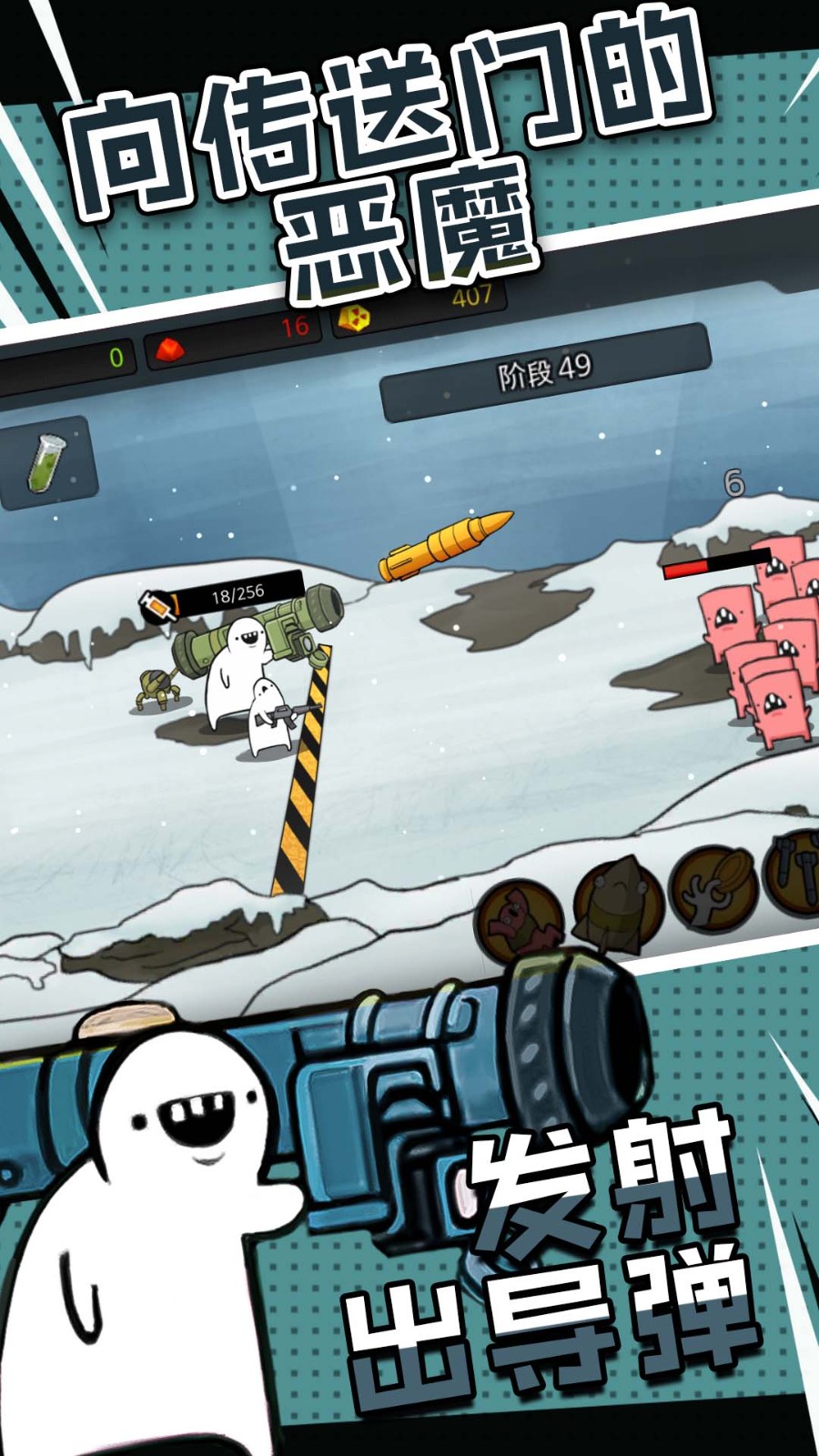Use the green test tube potion button
This screenshot has width=819, height=1456.
tap(47, 460)
